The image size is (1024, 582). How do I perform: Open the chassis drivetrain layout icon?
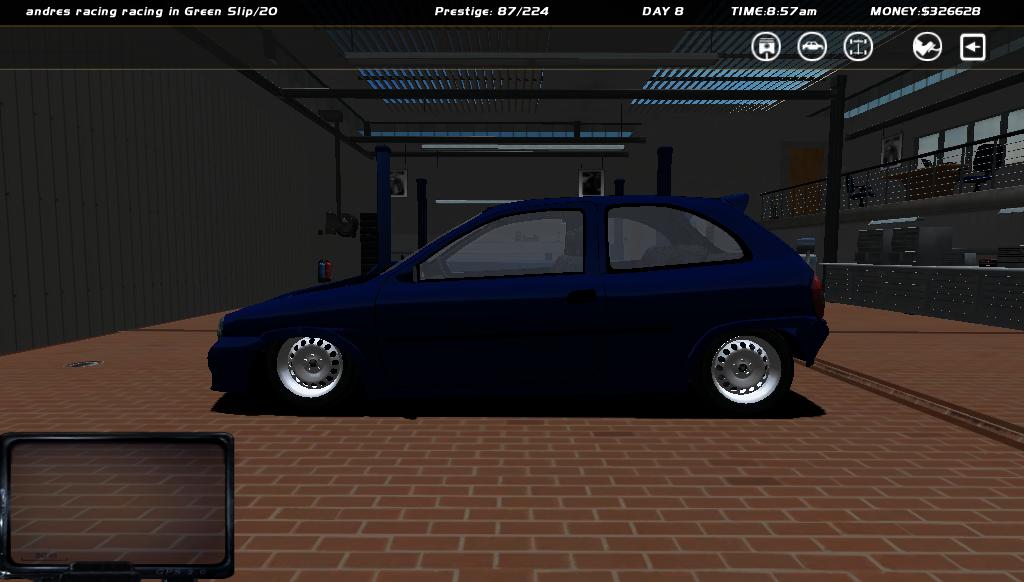tap(858, 47)
